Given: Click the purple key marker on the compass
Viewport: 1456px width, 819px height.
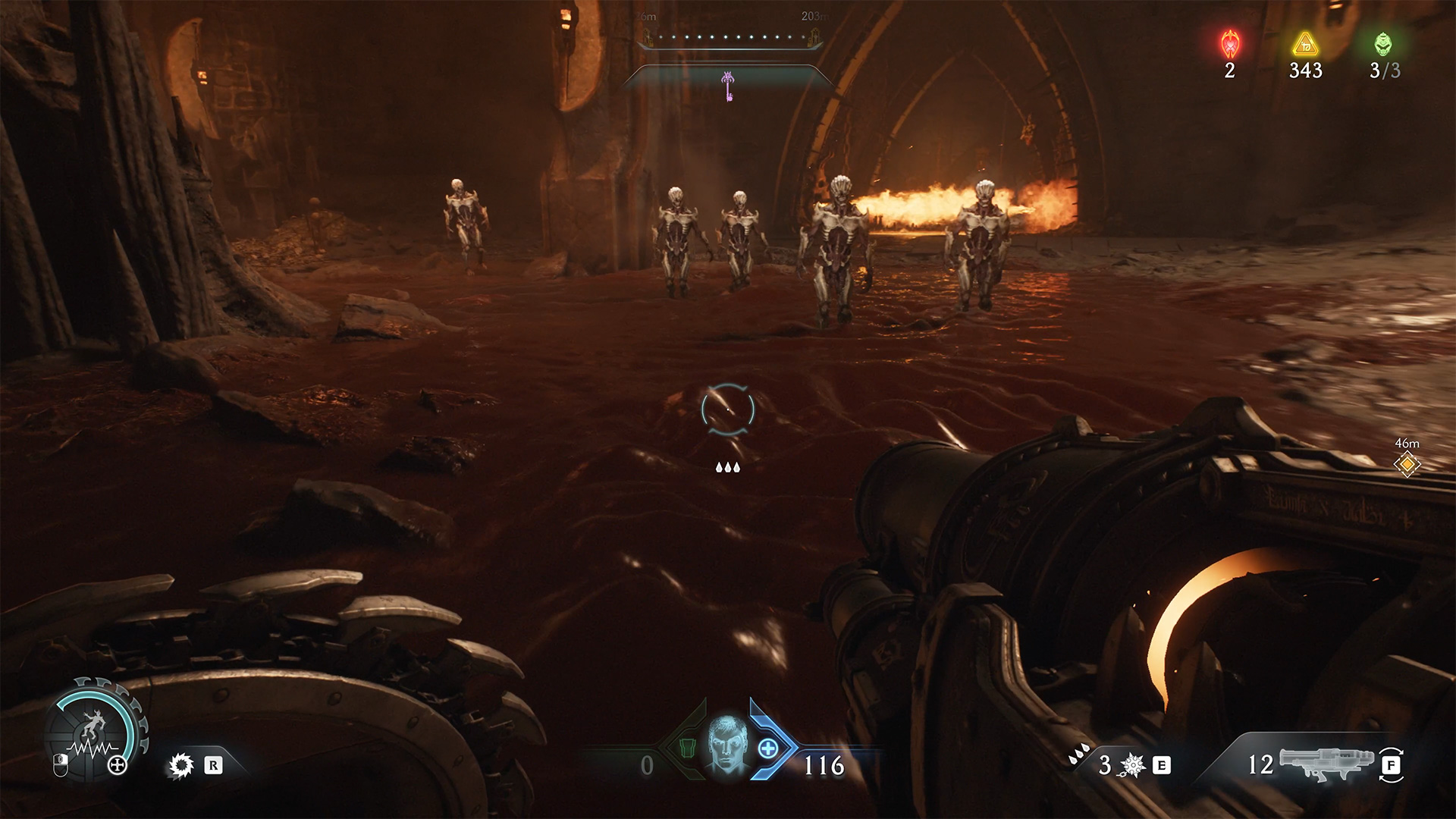Looking at the screenshot, I should [729, 86].
